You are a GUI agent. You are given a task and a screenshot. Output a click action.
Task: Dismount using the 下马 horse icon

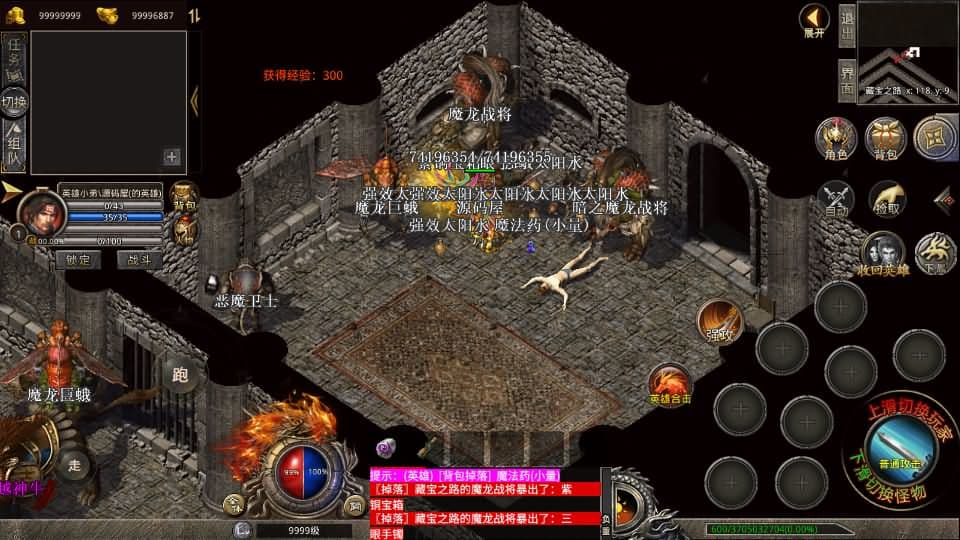click(x=936, y=253)
